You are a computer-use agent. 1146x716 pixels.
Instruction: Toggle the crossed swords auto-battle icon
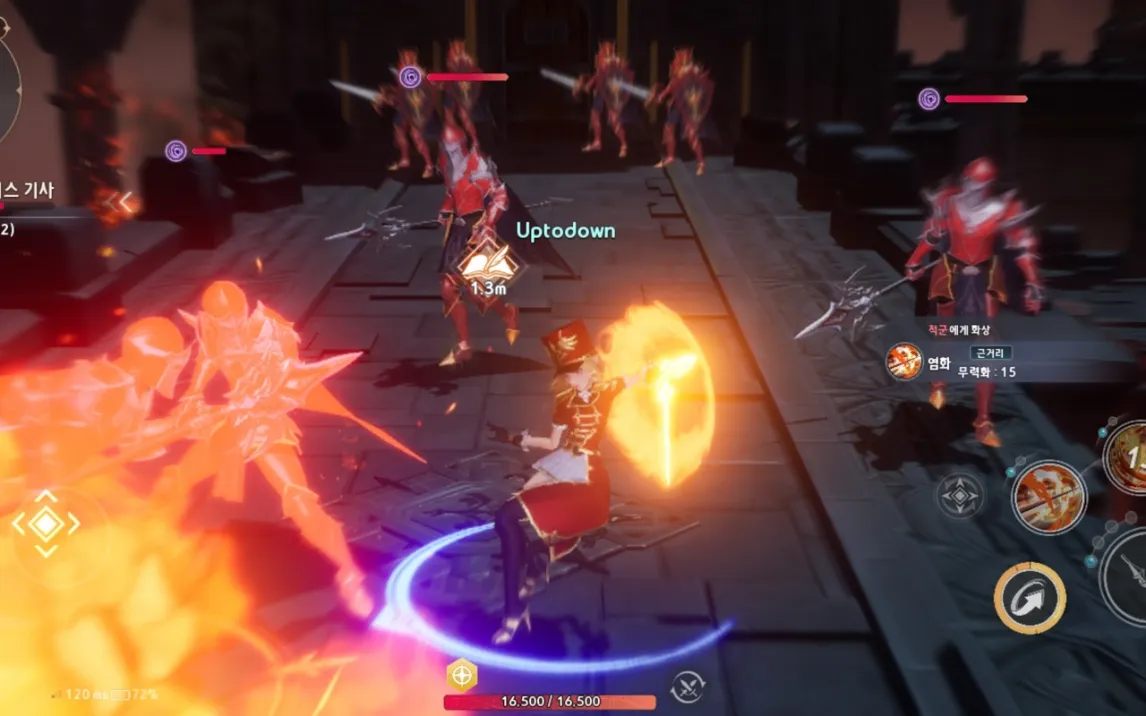click(x=687, y=685)
